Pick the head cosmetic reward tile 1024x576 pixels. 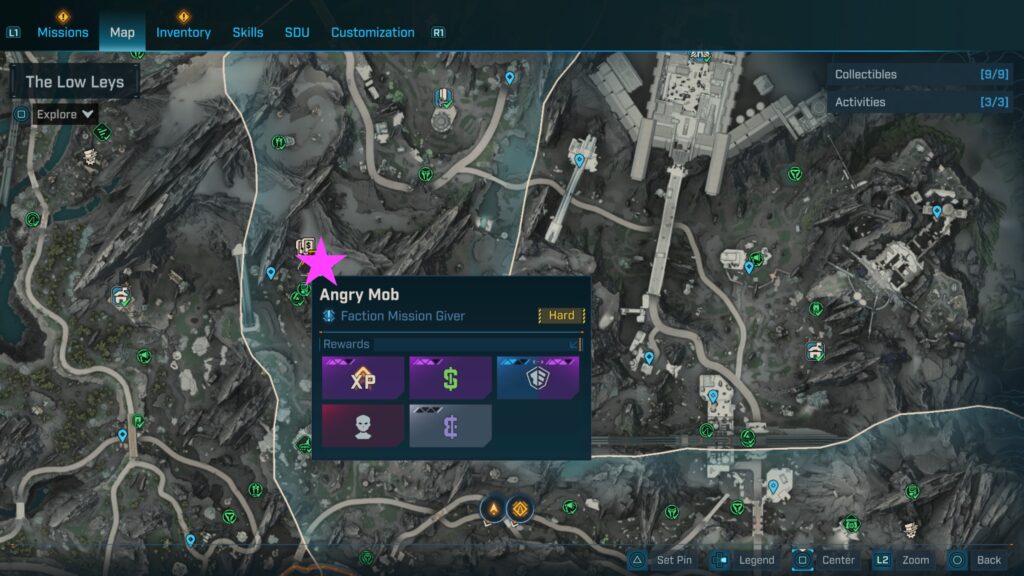pos(363,425)
